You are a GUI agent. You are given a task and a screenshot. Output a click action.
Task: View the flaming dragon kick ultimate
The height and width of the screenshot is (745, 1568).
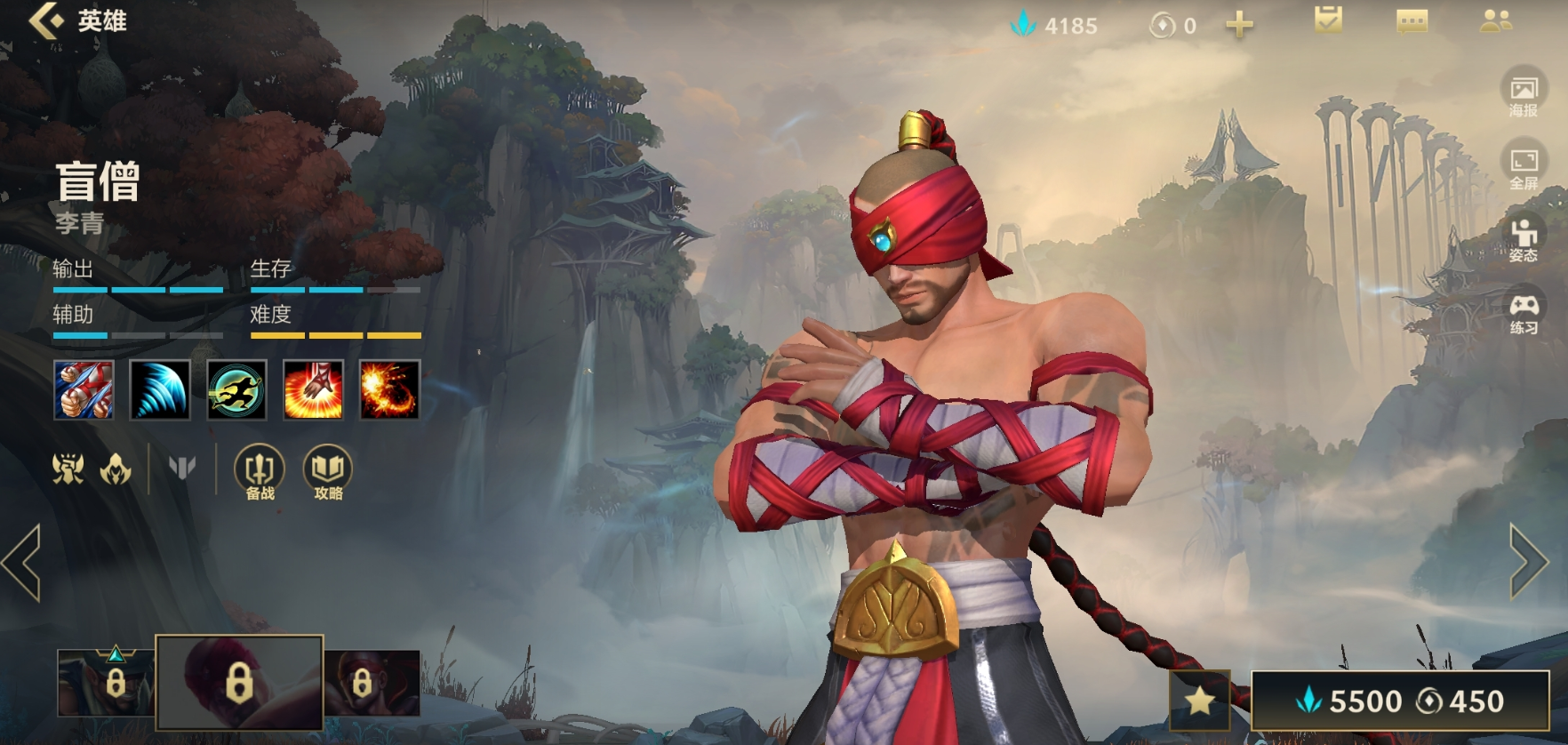click(x=389, y=389)
